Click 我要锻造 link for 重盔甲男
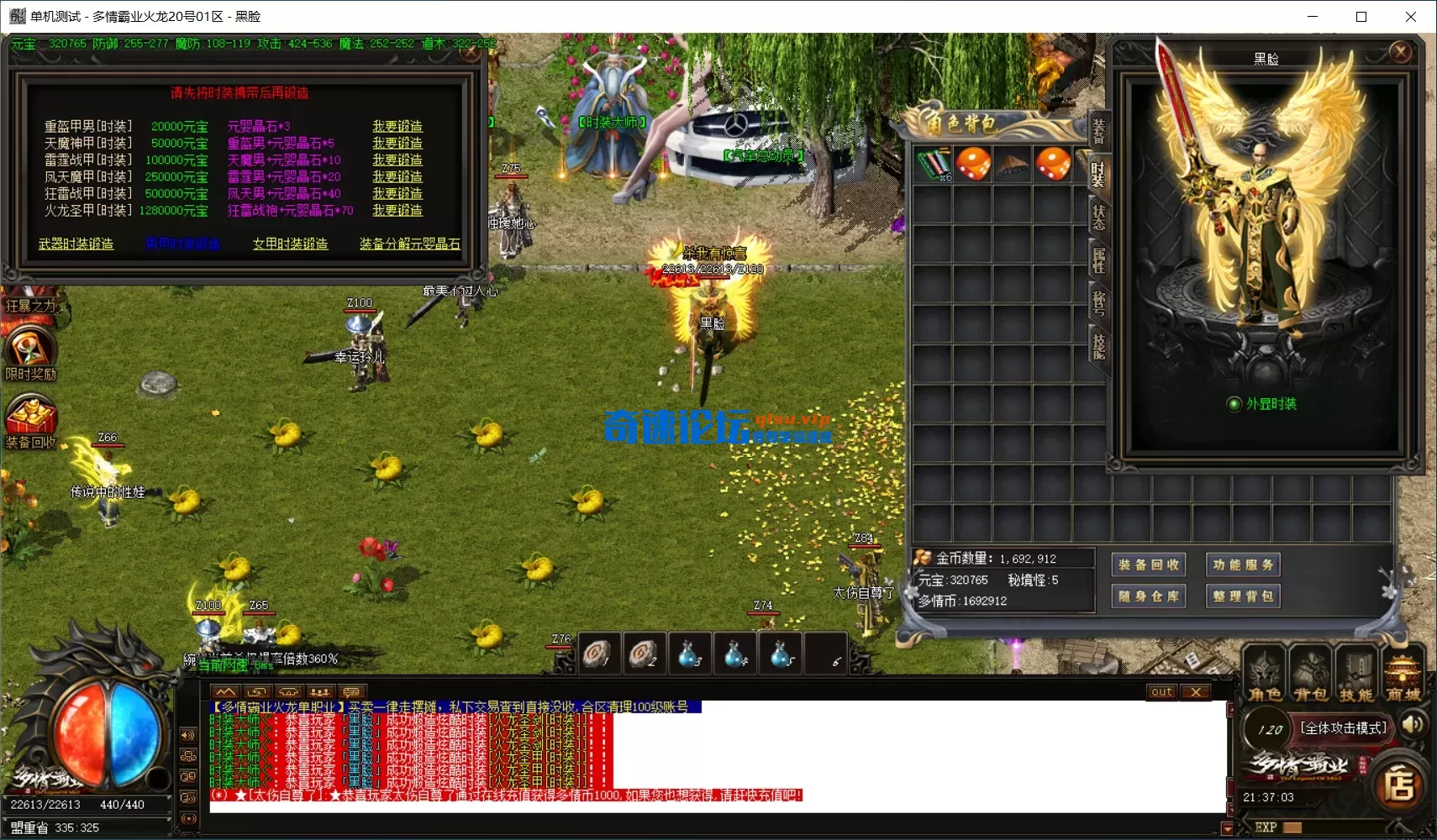The width and height of the screenshot is (1437, 840). point(398,125)
